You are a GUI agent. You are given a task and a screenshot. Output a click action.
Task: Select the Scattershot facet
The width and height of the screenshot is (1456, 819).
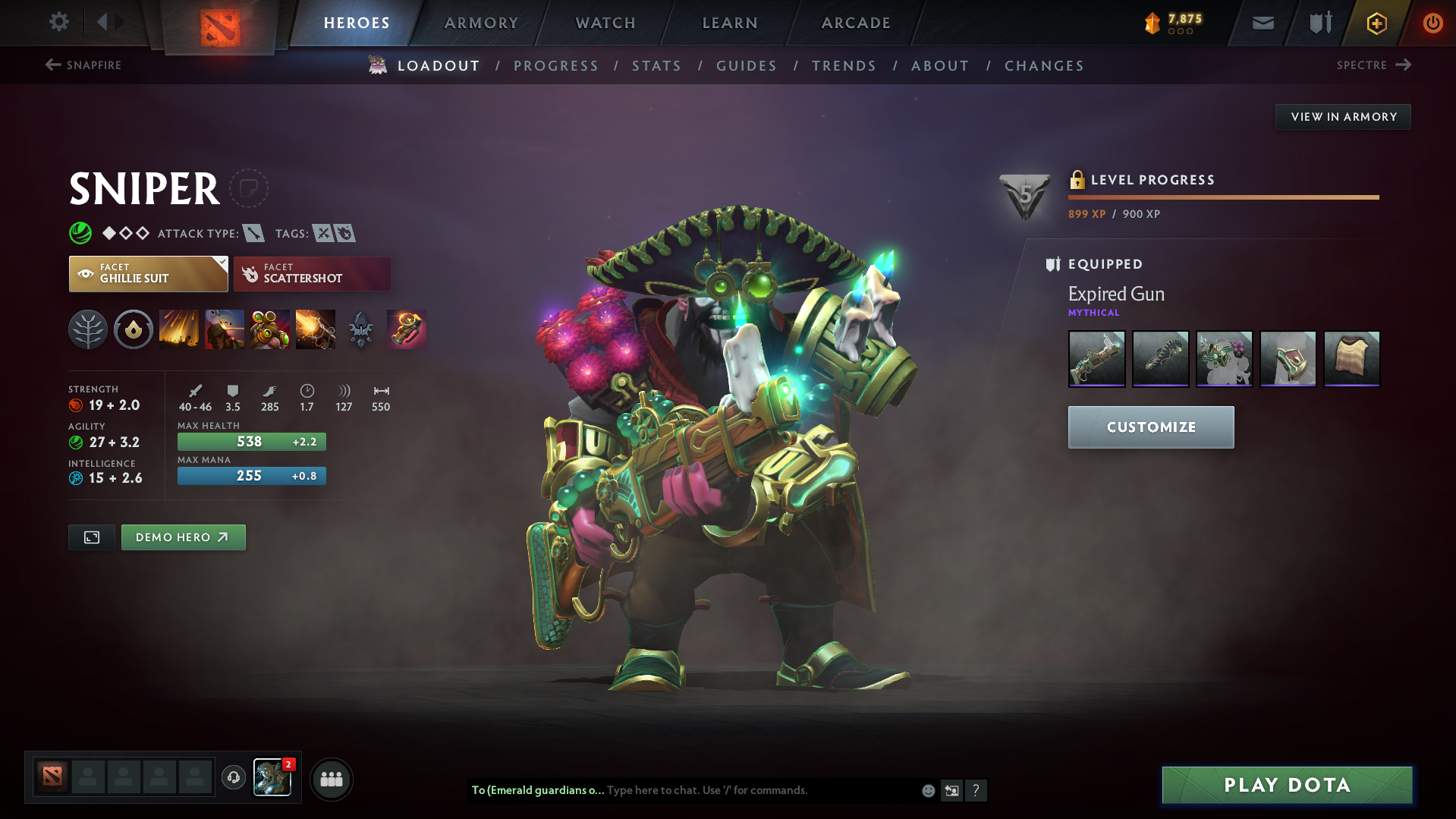click(312, 273)
